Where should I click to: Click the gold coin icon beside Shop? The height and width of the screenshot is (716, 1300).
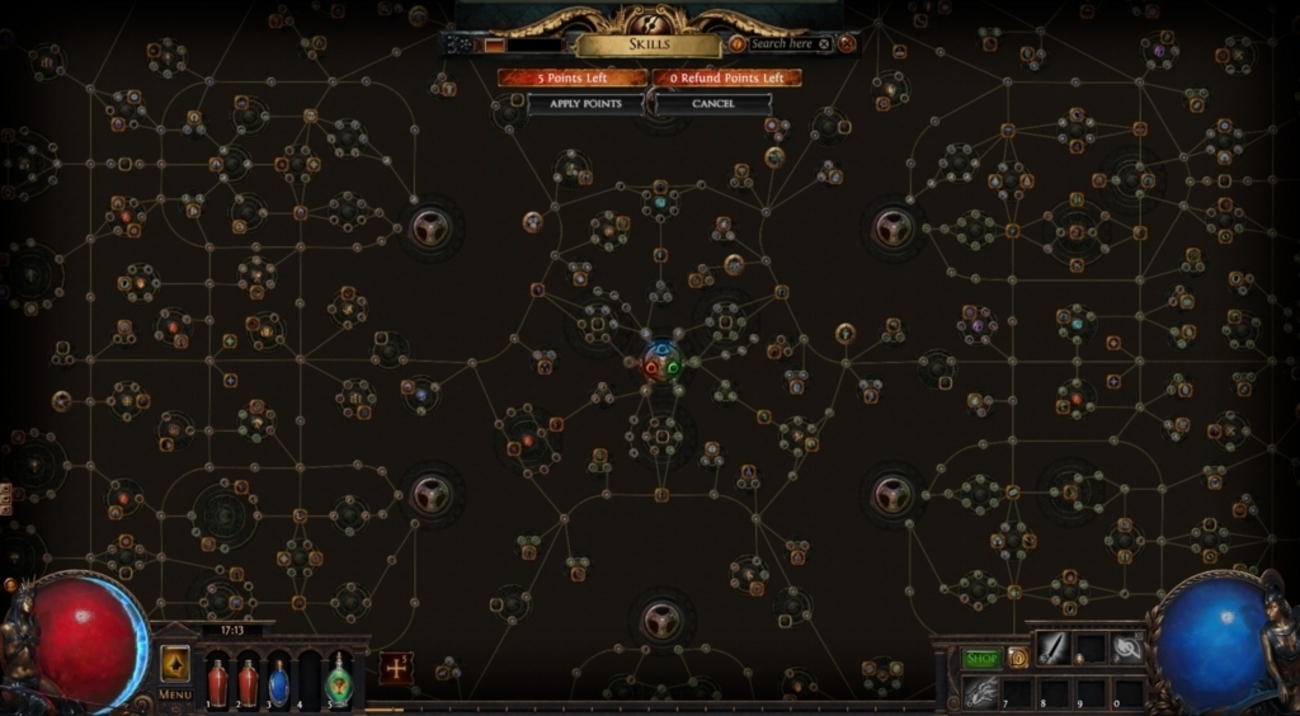click(x=1017, y=658)
